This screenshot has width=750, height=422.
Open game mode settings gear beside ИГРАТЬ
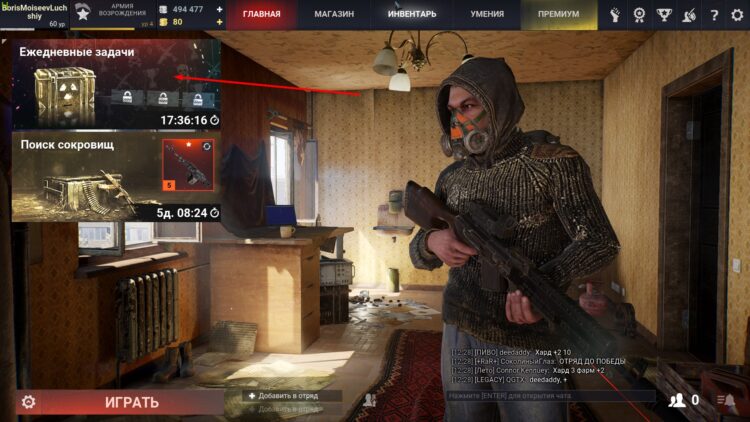click(x=29, y=403)
